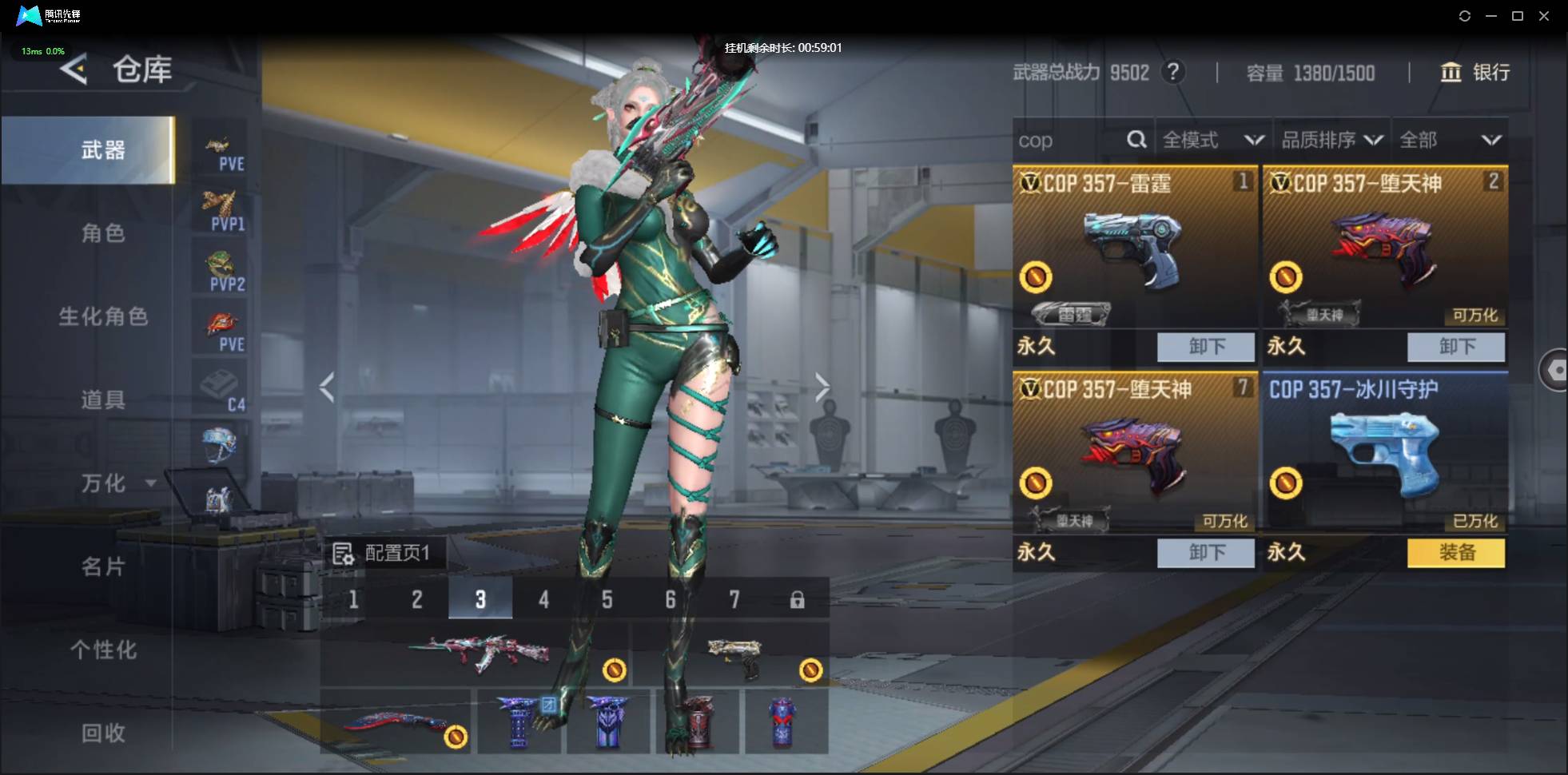Choose the locked loadout slot

click(797, 599)
